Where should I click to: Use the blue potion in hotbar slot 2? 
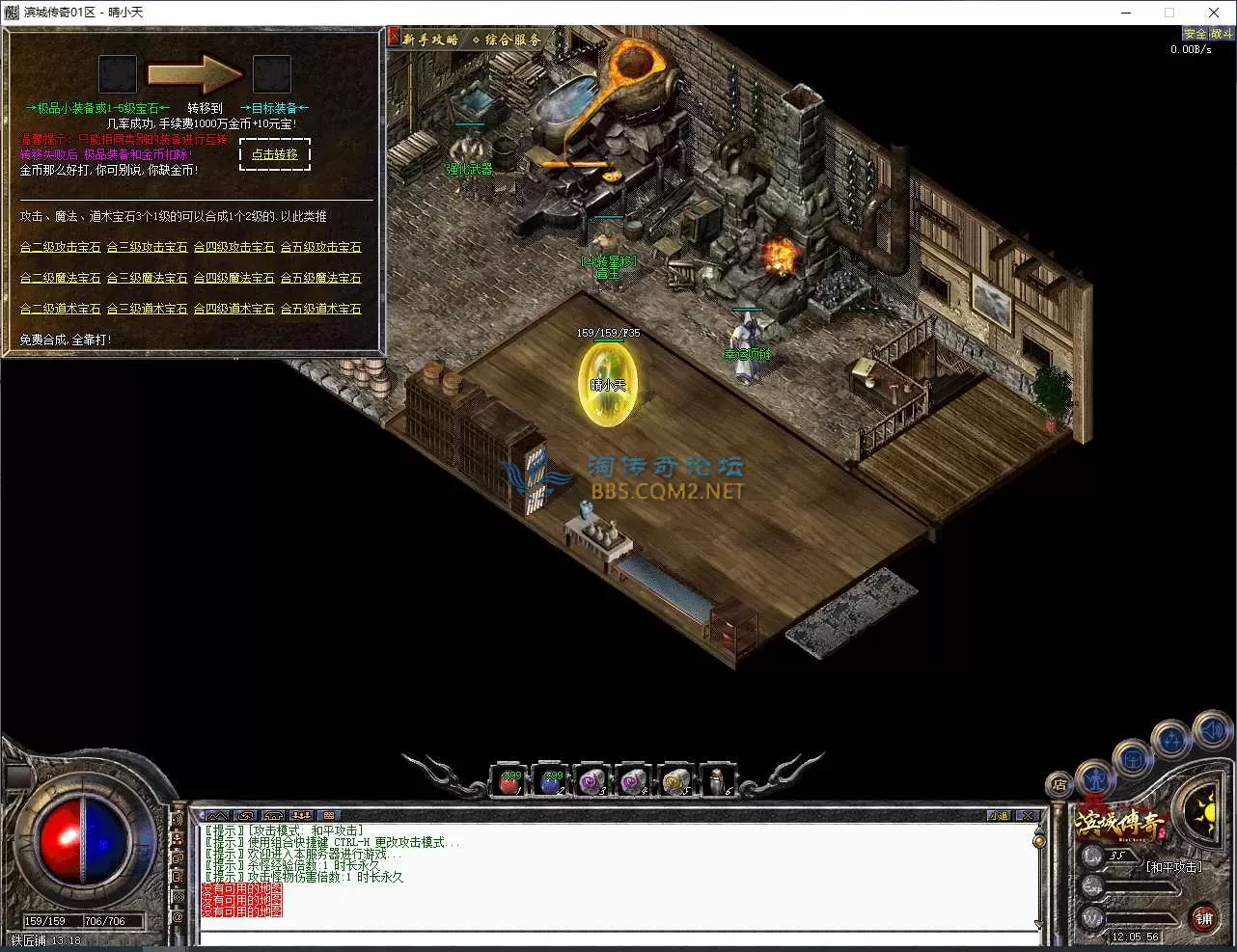(551, 781)
